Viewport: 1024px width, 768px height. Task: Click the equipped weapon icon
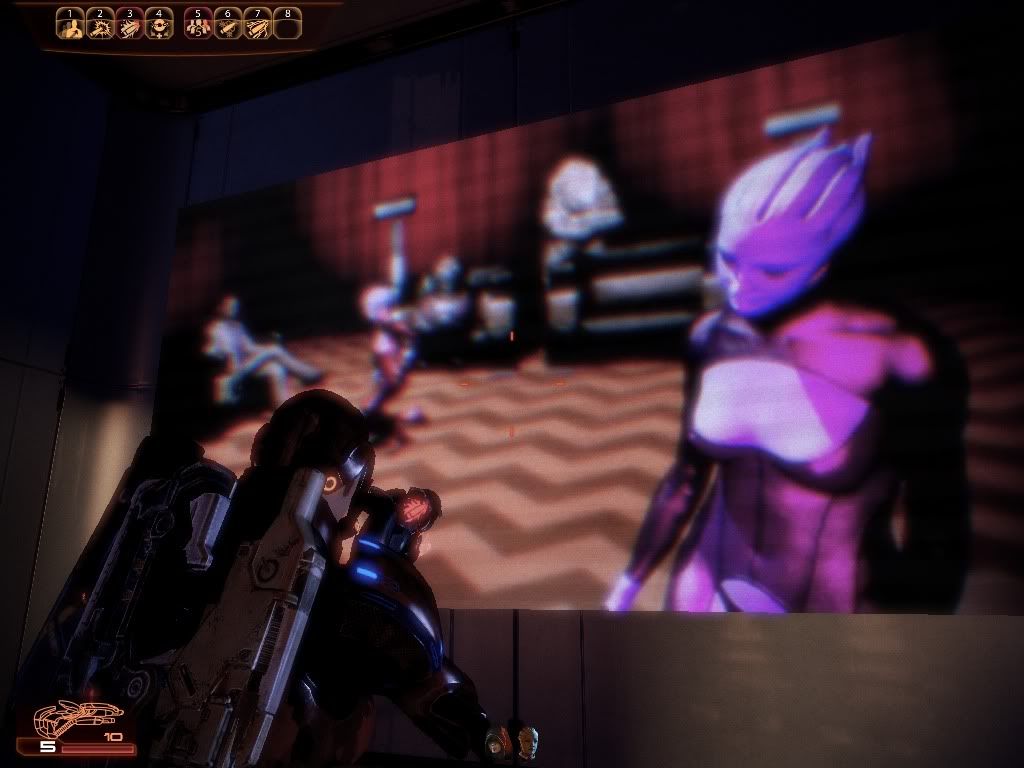coord(78,720)
